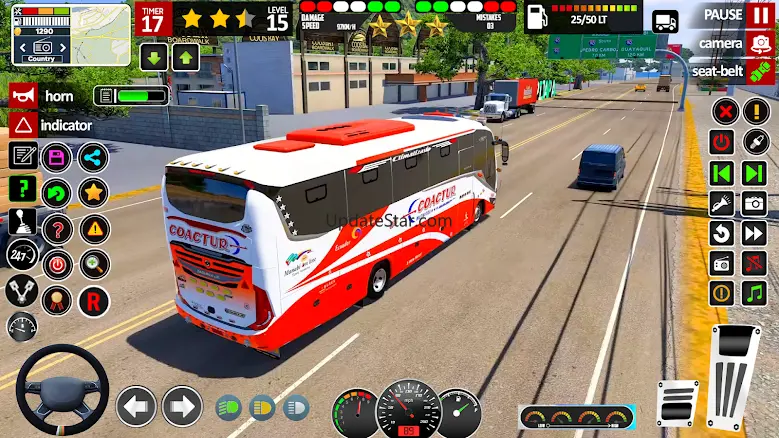Toggle the green music note icon

754,293
